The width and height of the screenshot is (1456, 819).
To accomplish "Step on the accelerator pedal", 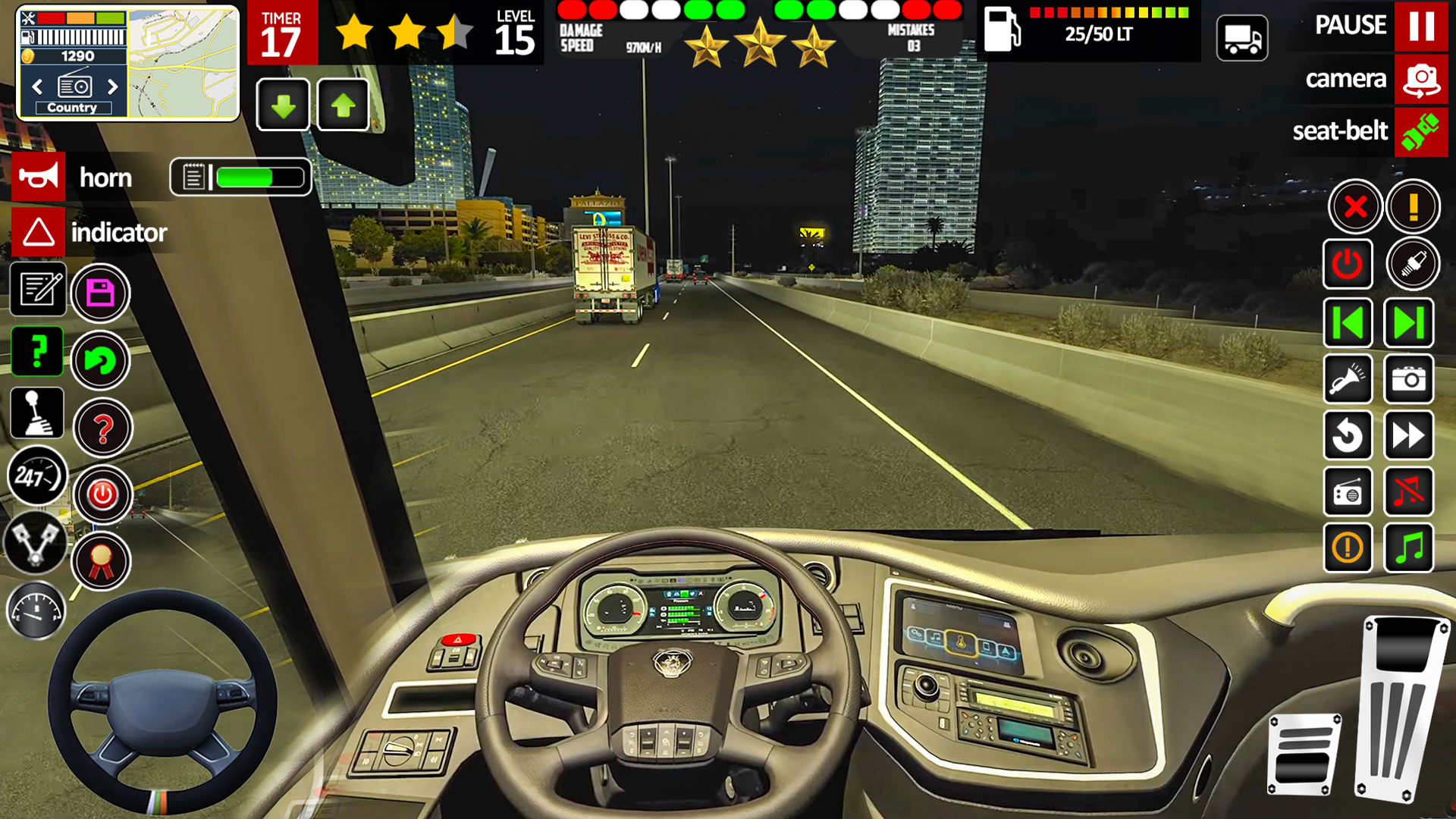I will point(1401,709).
